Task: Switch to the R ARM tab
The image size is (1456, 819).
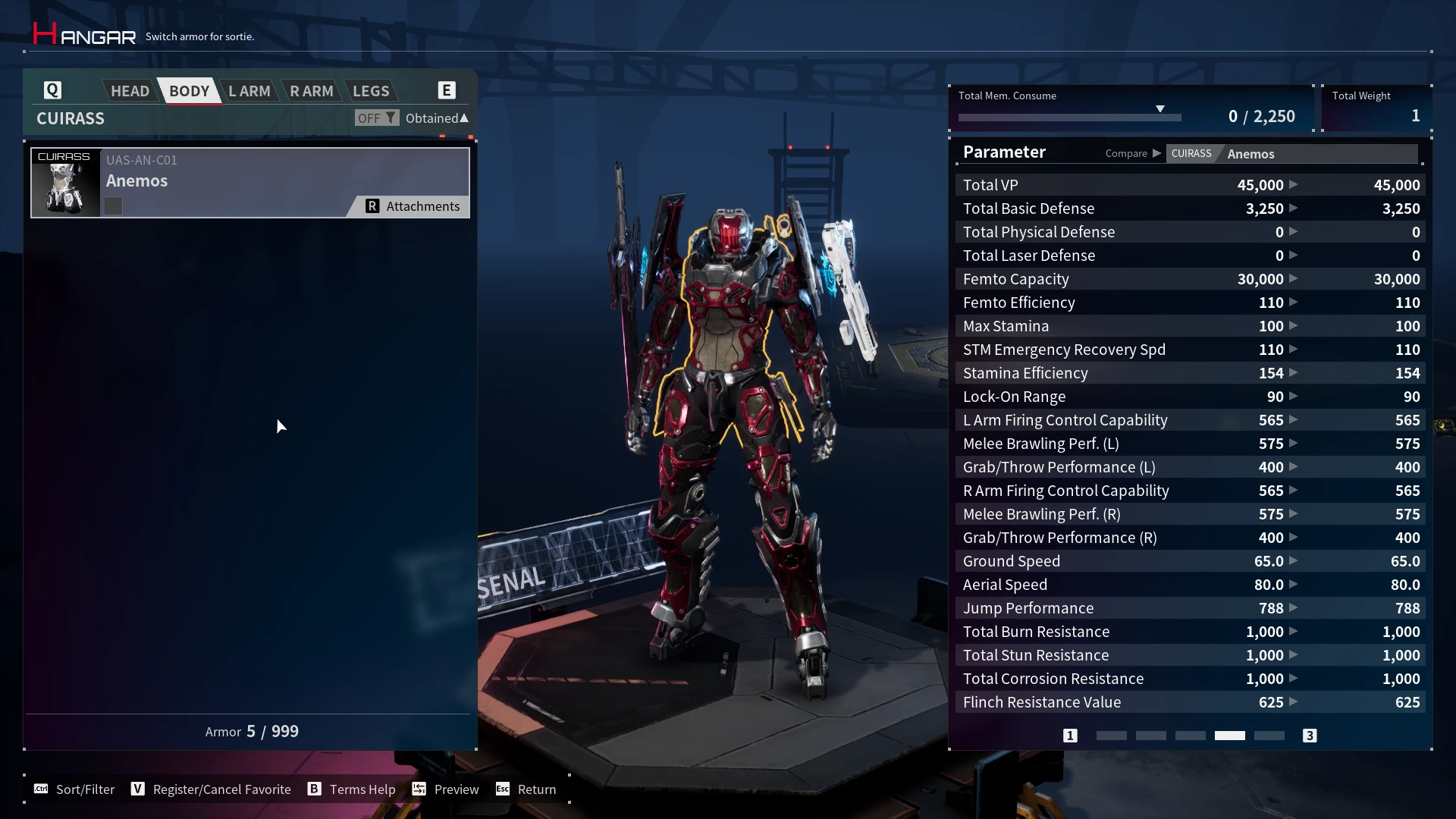Action: point(311,91)
